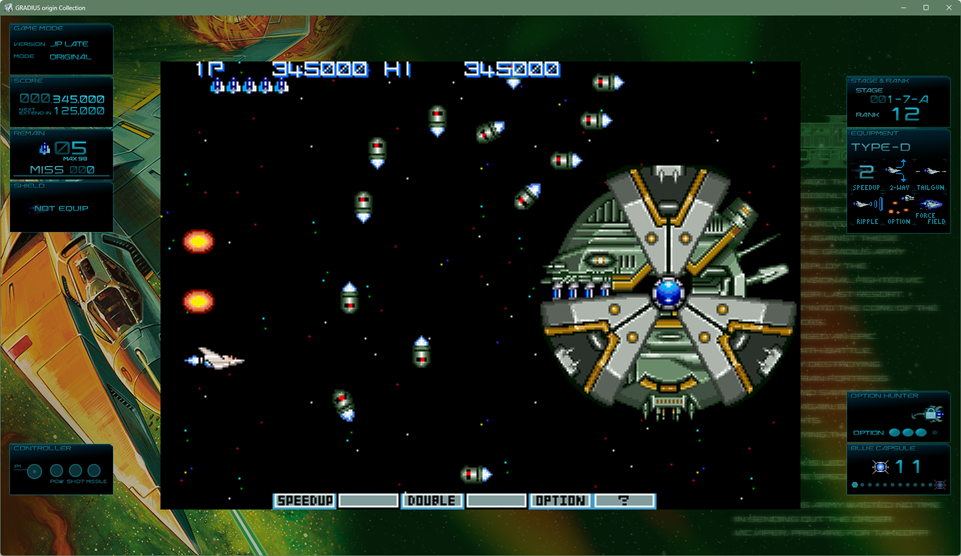The image size is (961, 556).
Task: Click the 2-WAY missile equipment icon
Action: pos(898,171)
